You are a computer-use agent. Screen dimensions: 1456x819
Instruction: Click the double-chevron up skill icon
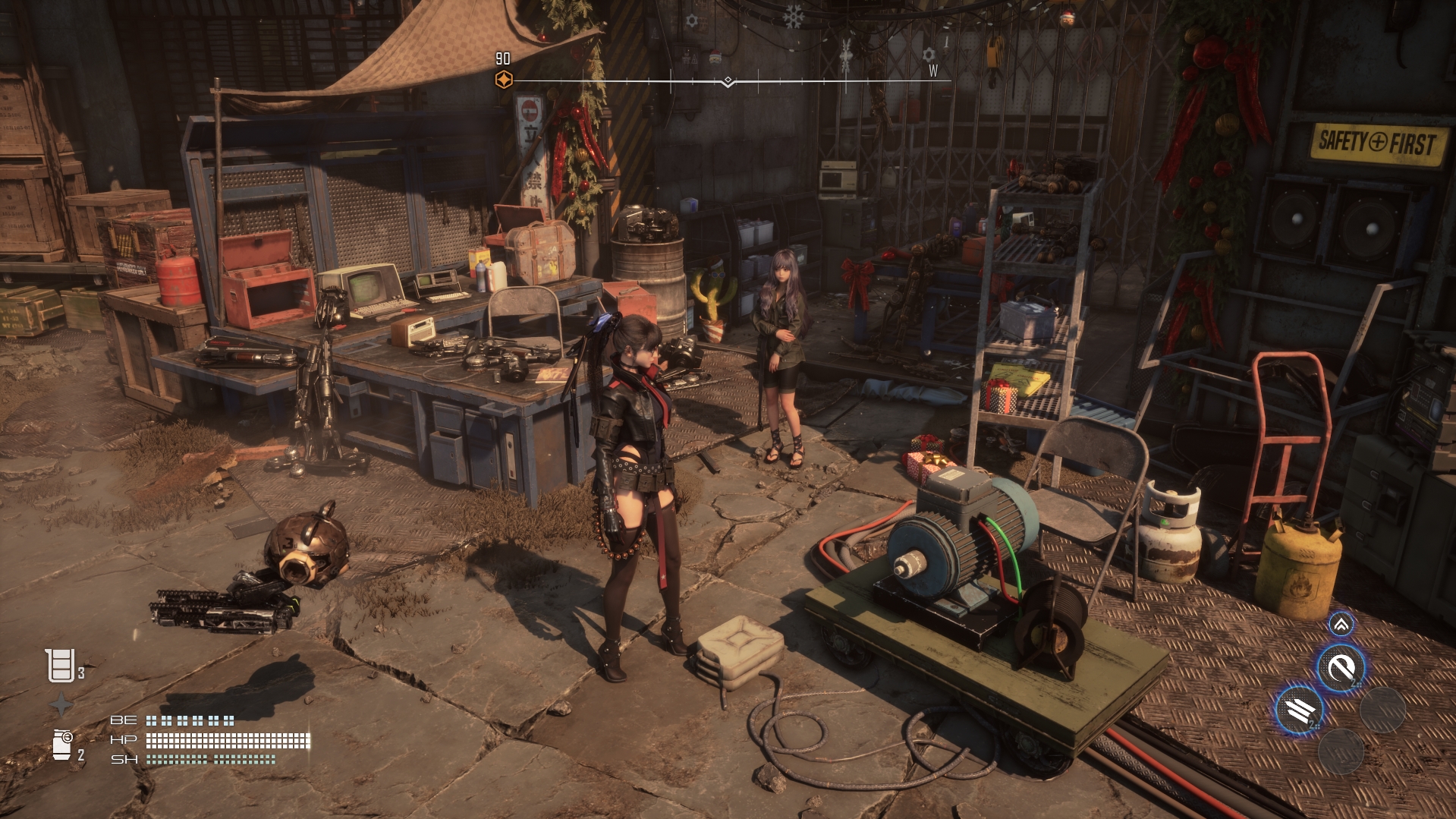tap(1341, 625)
